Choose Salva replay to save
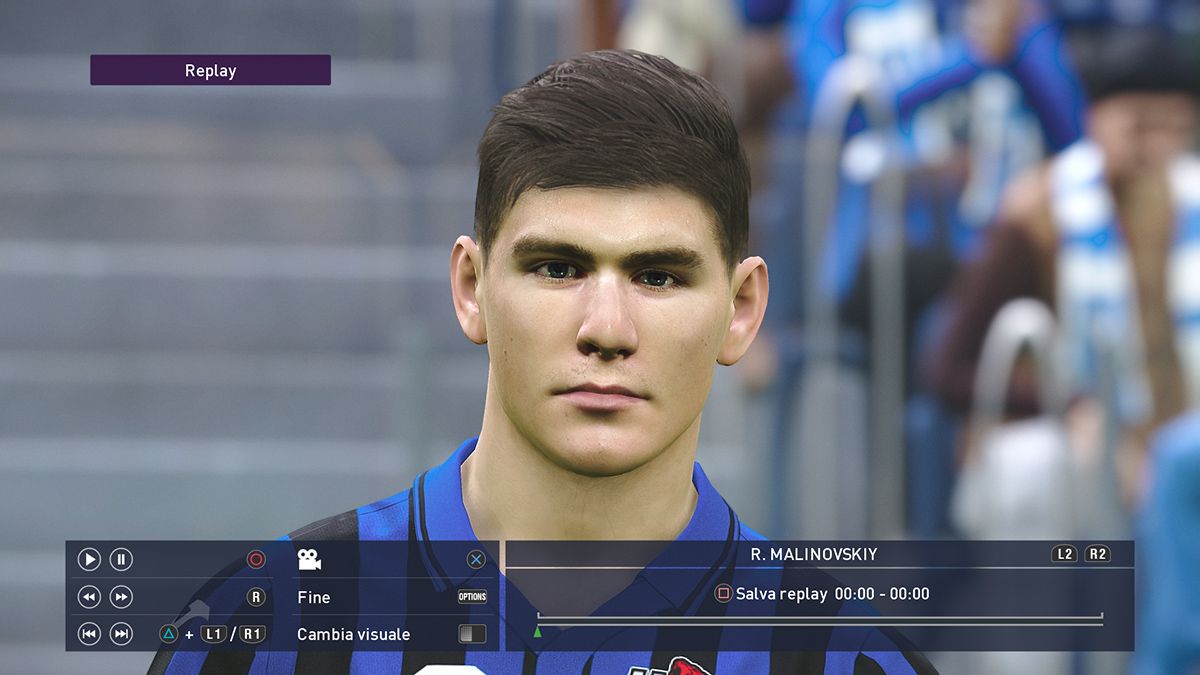Image resolution: width=1200 pixels, height=675 pixels. (x=781, y=594)
